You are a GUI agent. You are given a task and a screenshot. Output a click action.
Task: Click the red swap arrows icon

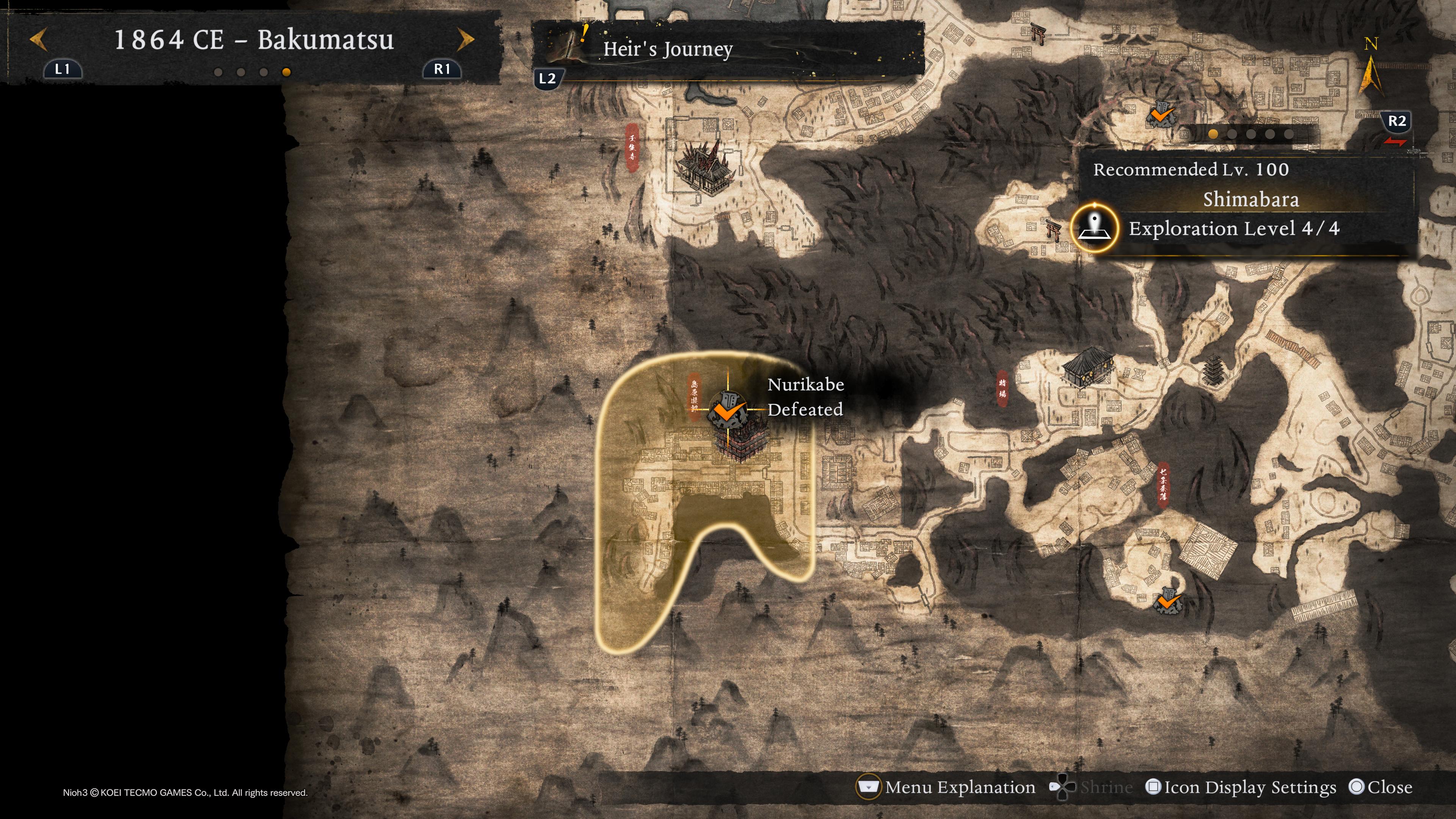coord(1395,142)
